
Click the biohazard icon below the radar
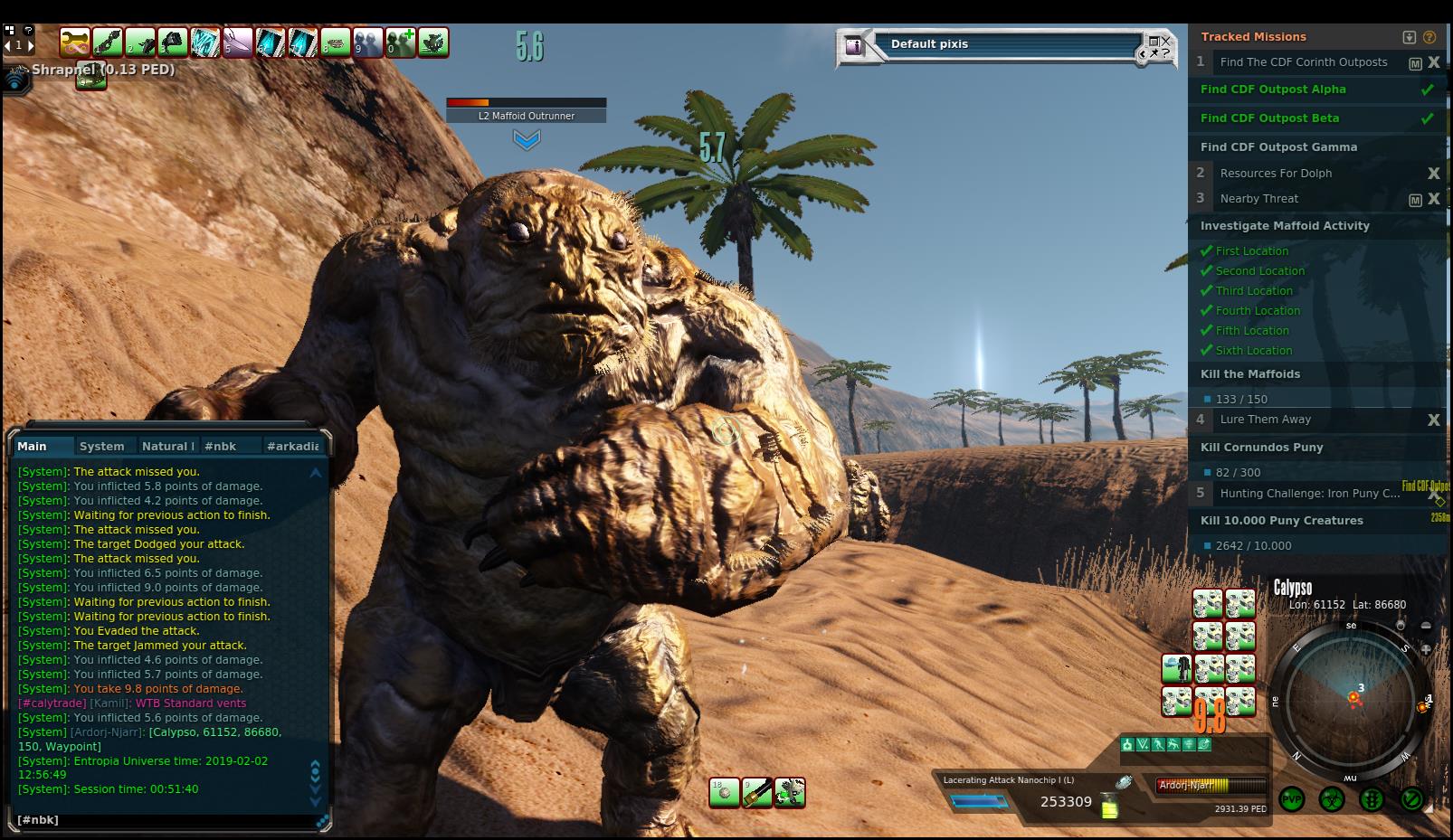[x=1332, y=799]
